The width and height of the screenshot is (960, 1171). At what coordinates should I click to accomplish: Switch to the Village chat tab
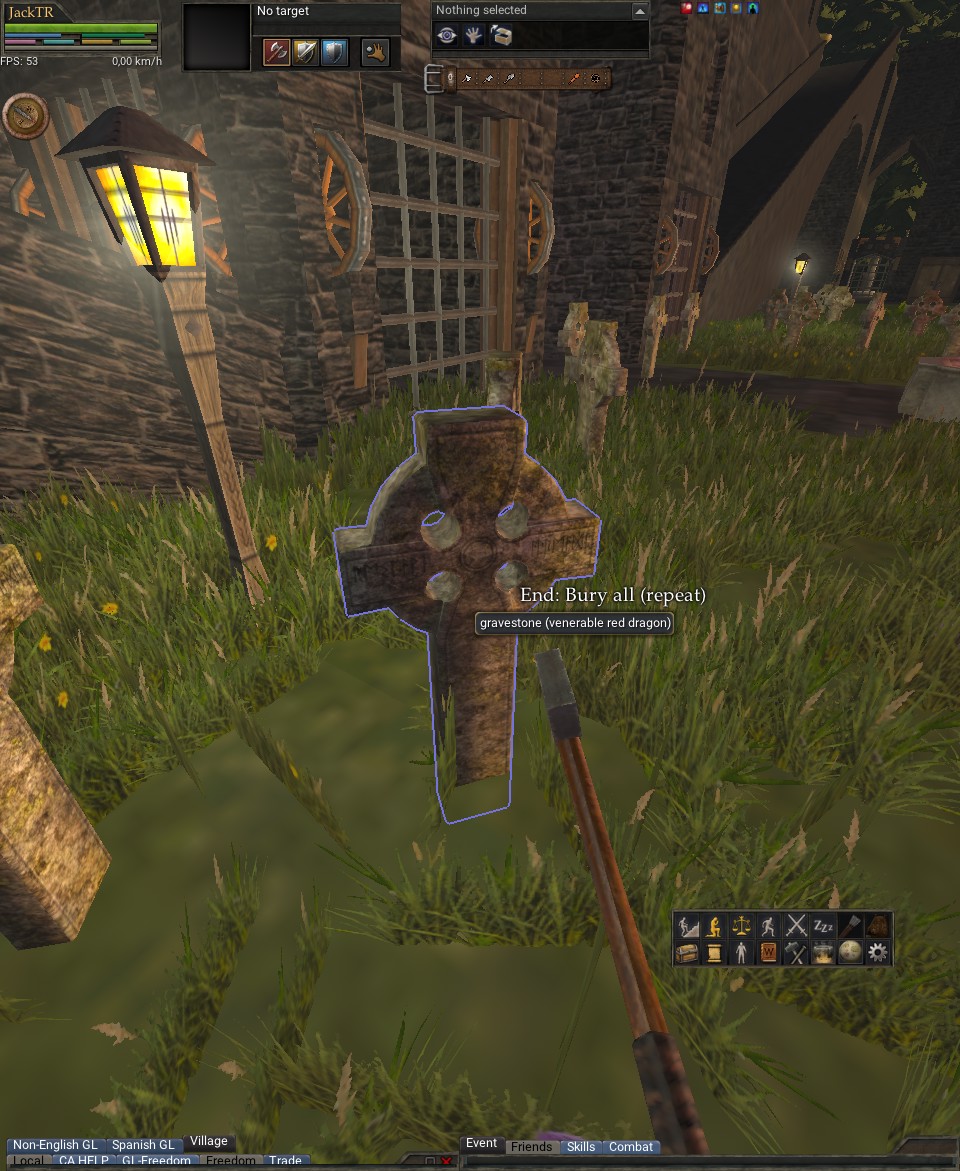(x=209, y=1141)
